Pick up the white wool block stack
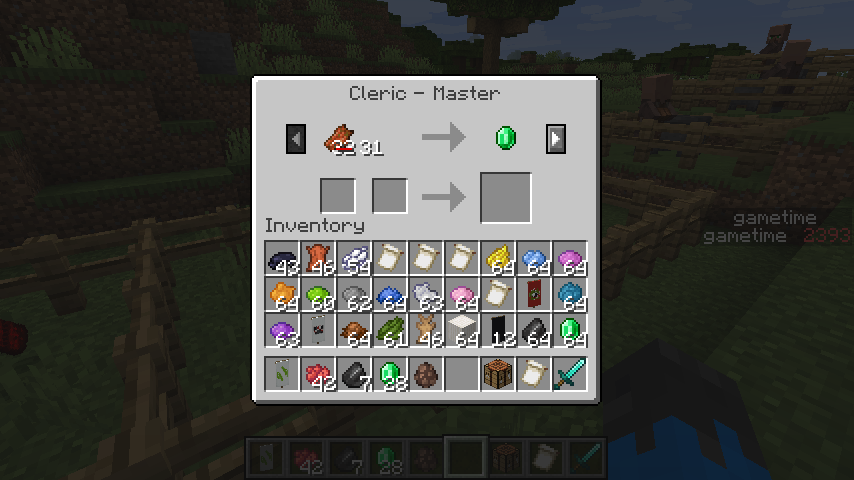This screenshot has height=480, width=854. [x=462, y=331]
